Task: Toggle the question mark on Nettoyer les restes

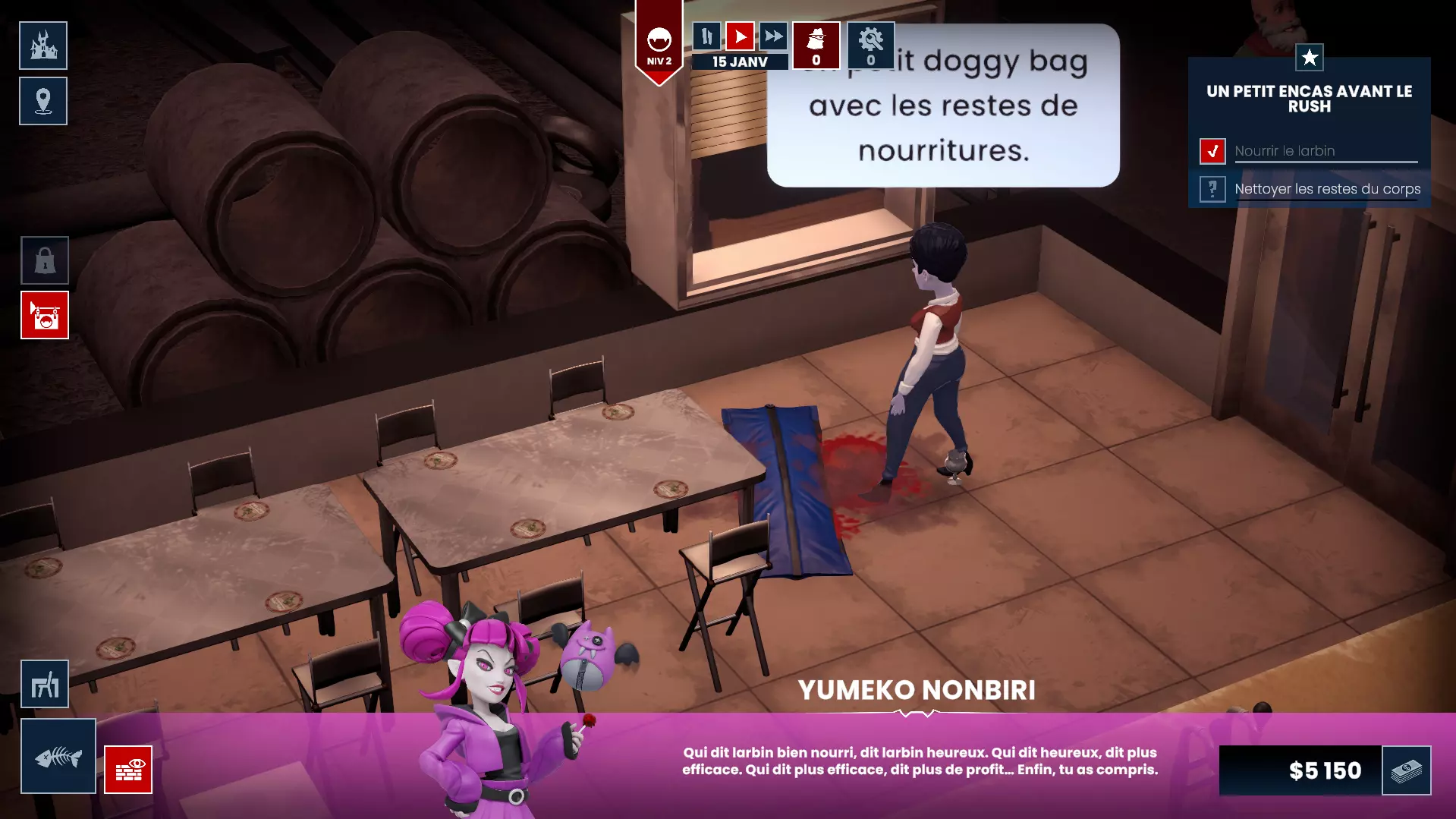Action: click(x=1213, y=189)
